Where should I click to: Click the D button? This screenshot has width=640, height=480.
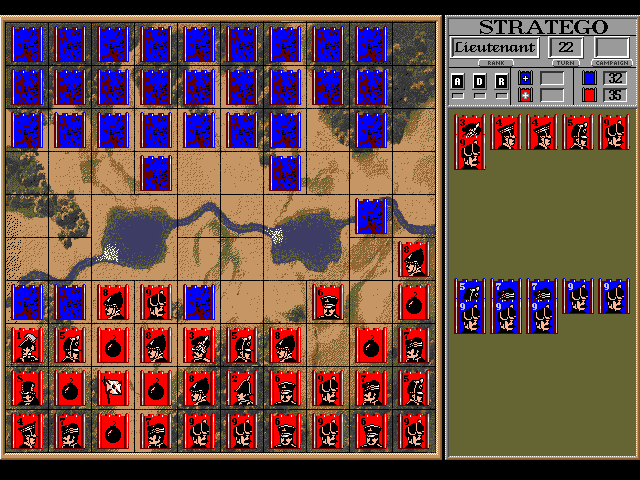tap(480, 81)
